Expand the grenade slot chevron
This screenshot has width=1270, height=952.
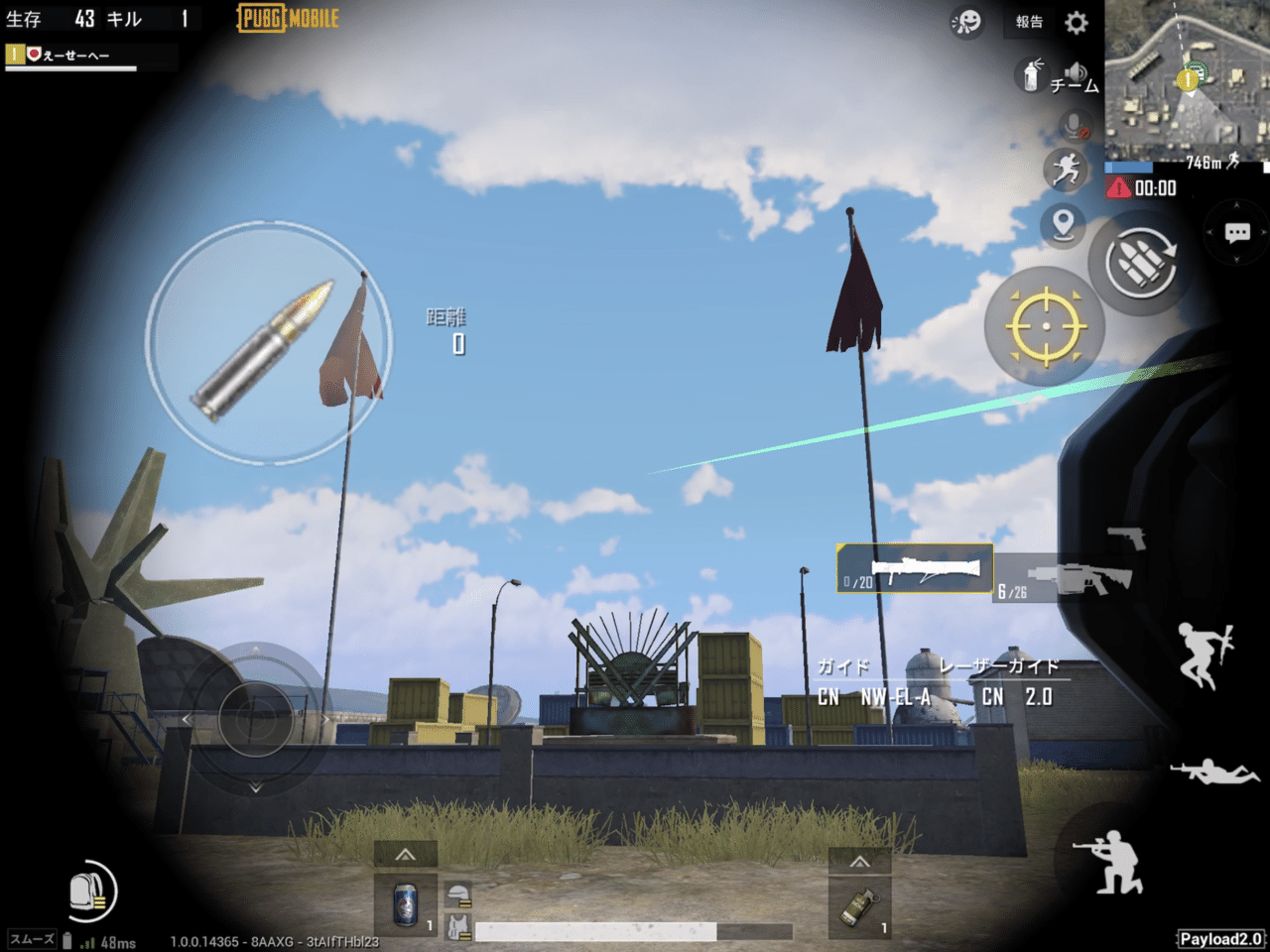(x=859, y=861)
